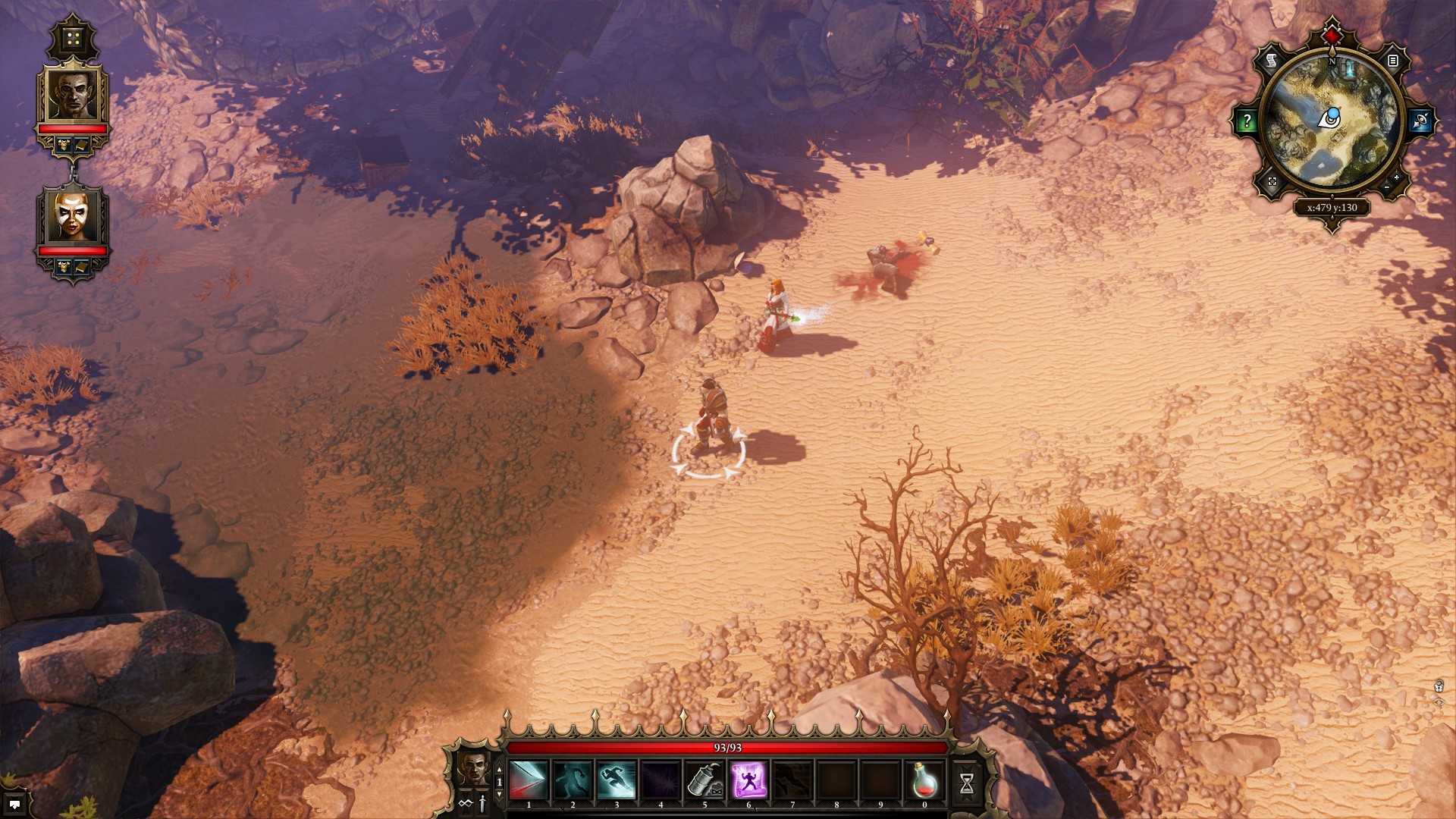The width and height of the screenshot is (1456, 819).
Task: Open the four-dot formation button above portraits
Action: pos(73,38)
